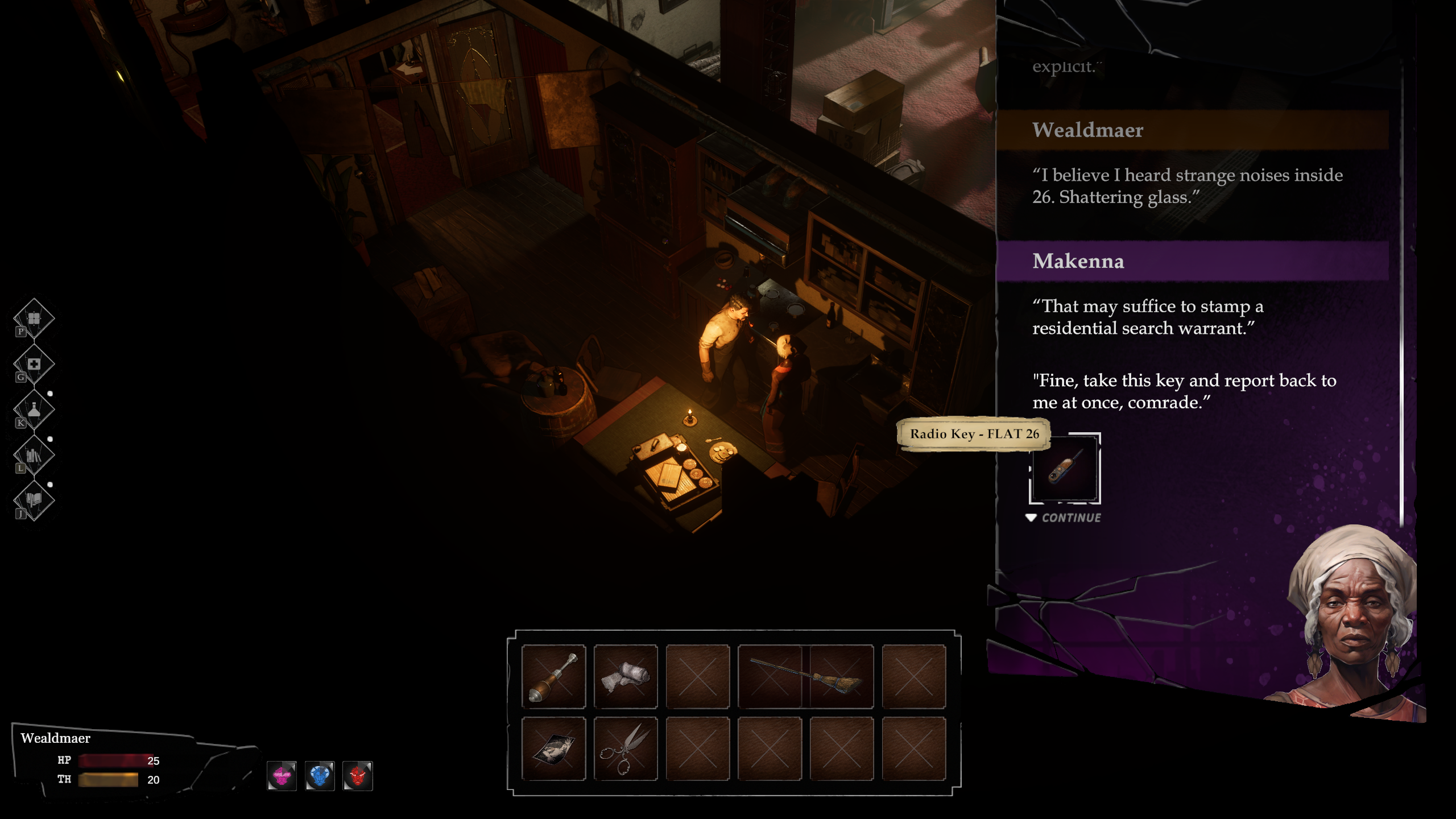Open the four-squares menu icon

pos(34,318)
